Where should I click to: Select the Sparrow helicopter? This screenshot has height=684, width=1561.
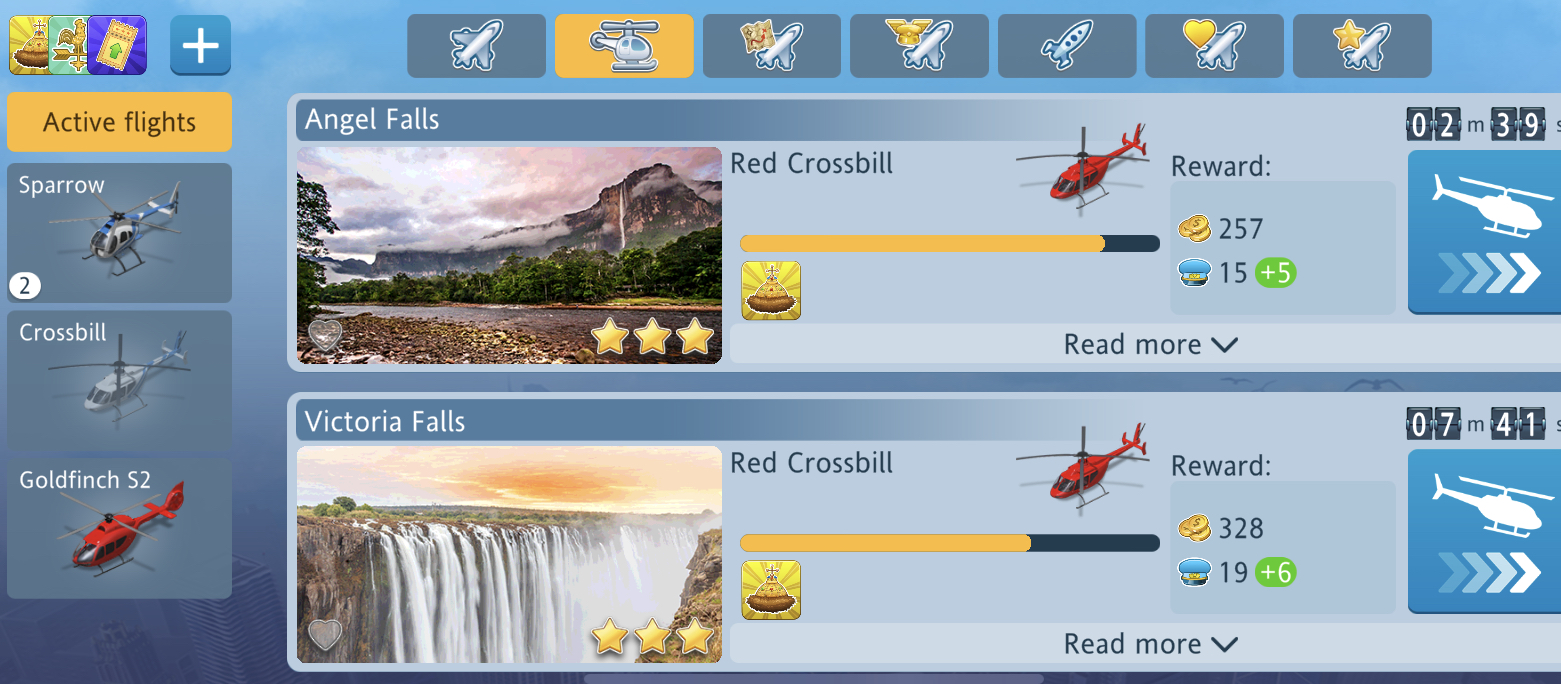tap(119, 232)
